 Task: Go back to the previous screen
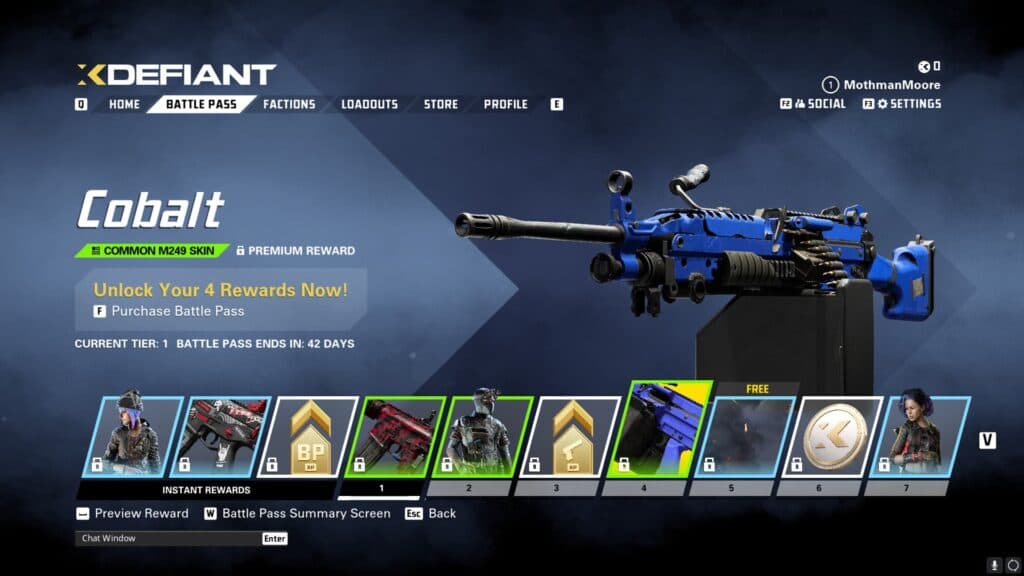tap(441, 513)
